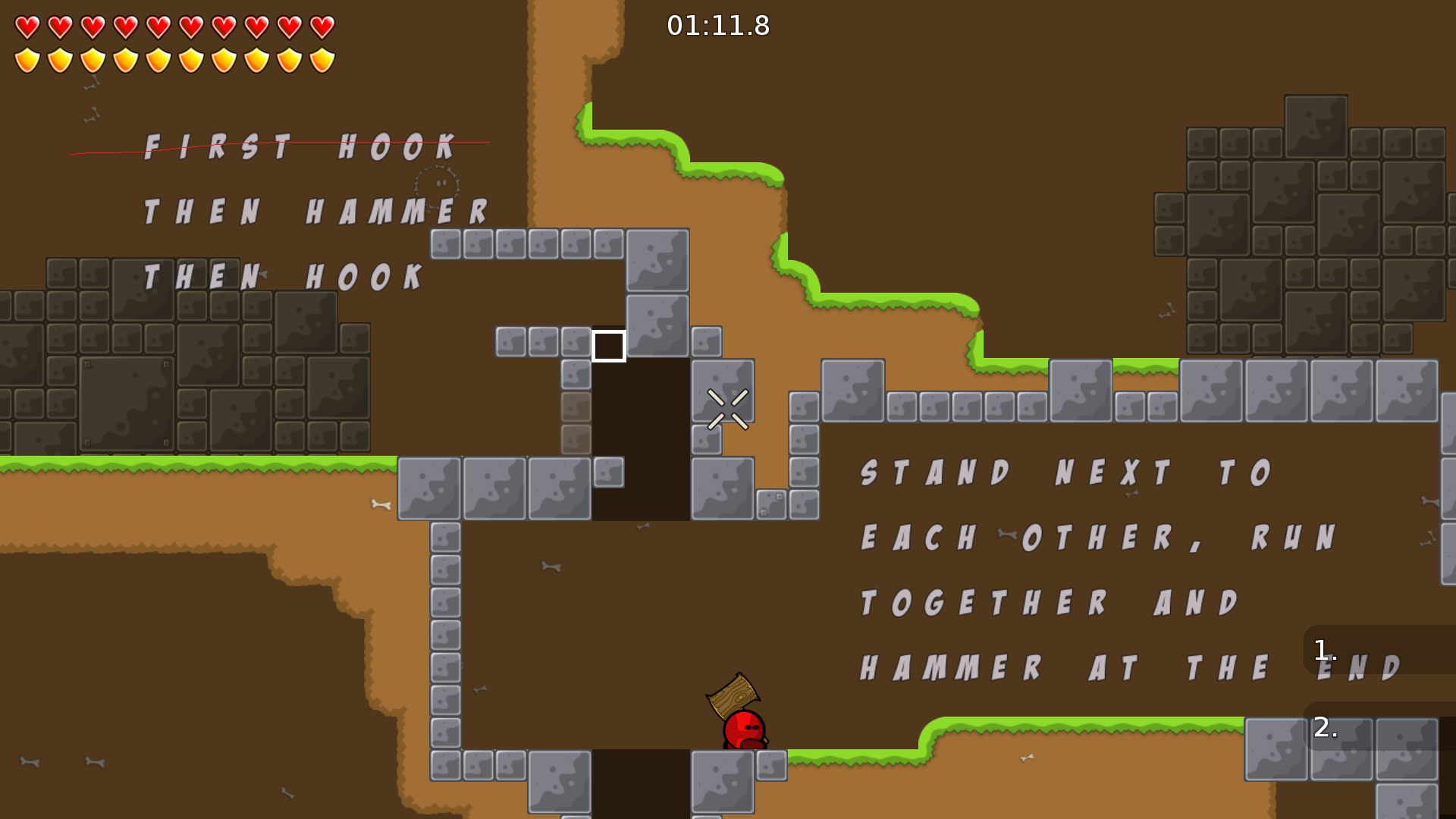Image resolution: width=1456 pixels, height=819 pixels.
Task: Toggle the white square selection box
Action: (608, 346)
